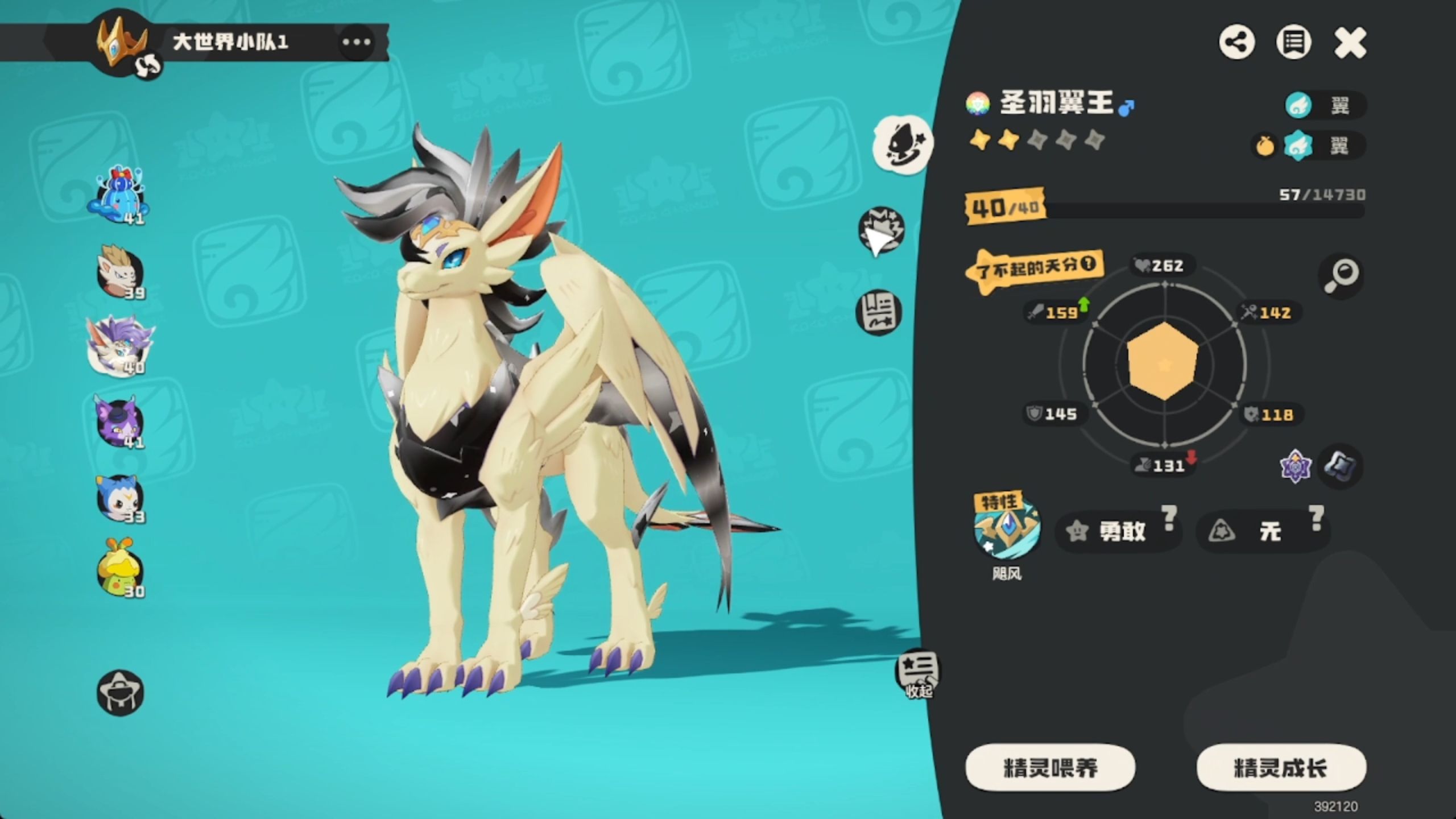Select the blue jellyfish spirit level 41

119,196
